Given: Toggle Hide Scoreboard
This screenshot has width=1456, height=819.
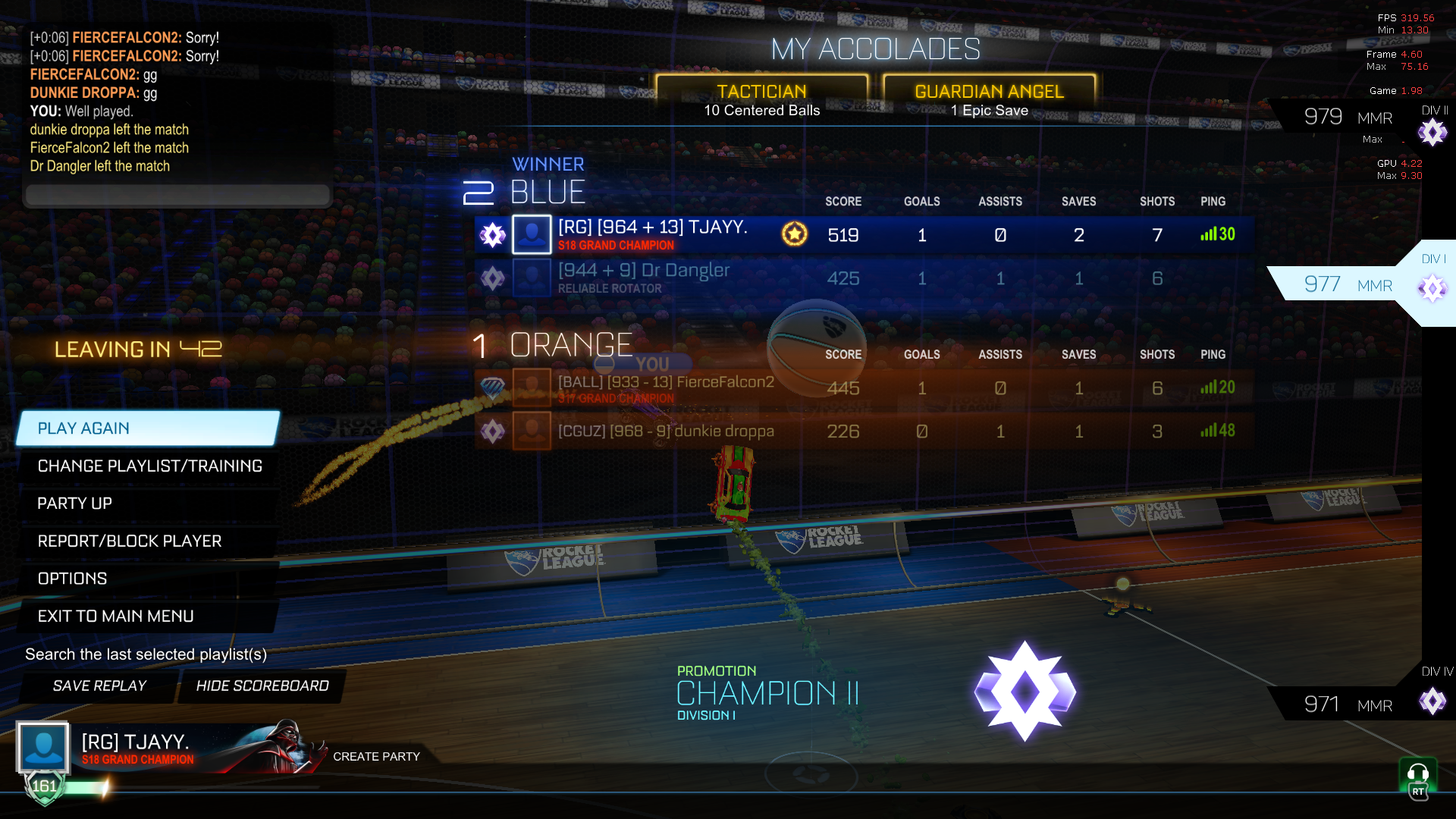Looking at the screenshot, I should click(x=262, y=686).
